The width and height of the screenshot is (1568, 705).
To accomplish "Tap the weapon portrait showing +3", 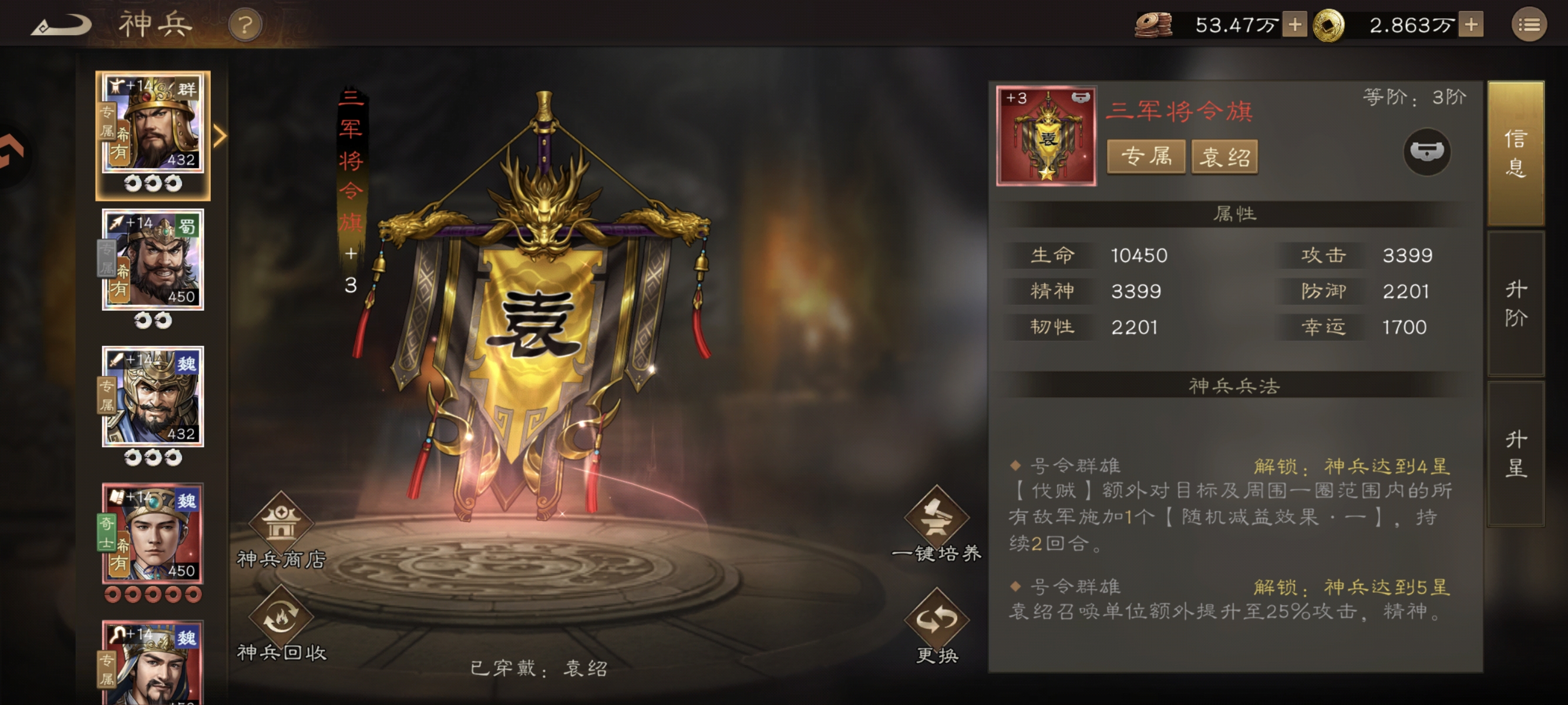I will click(x=1048, y=136).
